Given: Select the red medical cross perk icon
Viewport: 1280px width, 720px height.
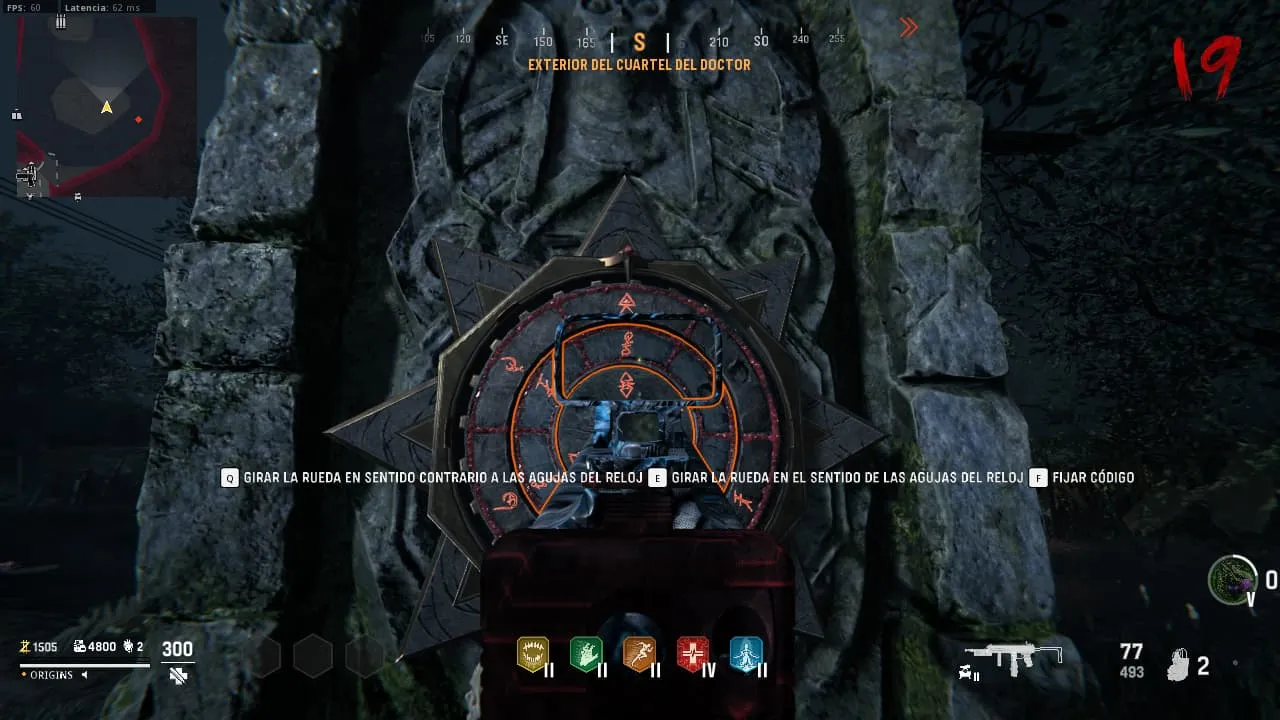Looking at the screenshot, I should [x=693, y=654].
